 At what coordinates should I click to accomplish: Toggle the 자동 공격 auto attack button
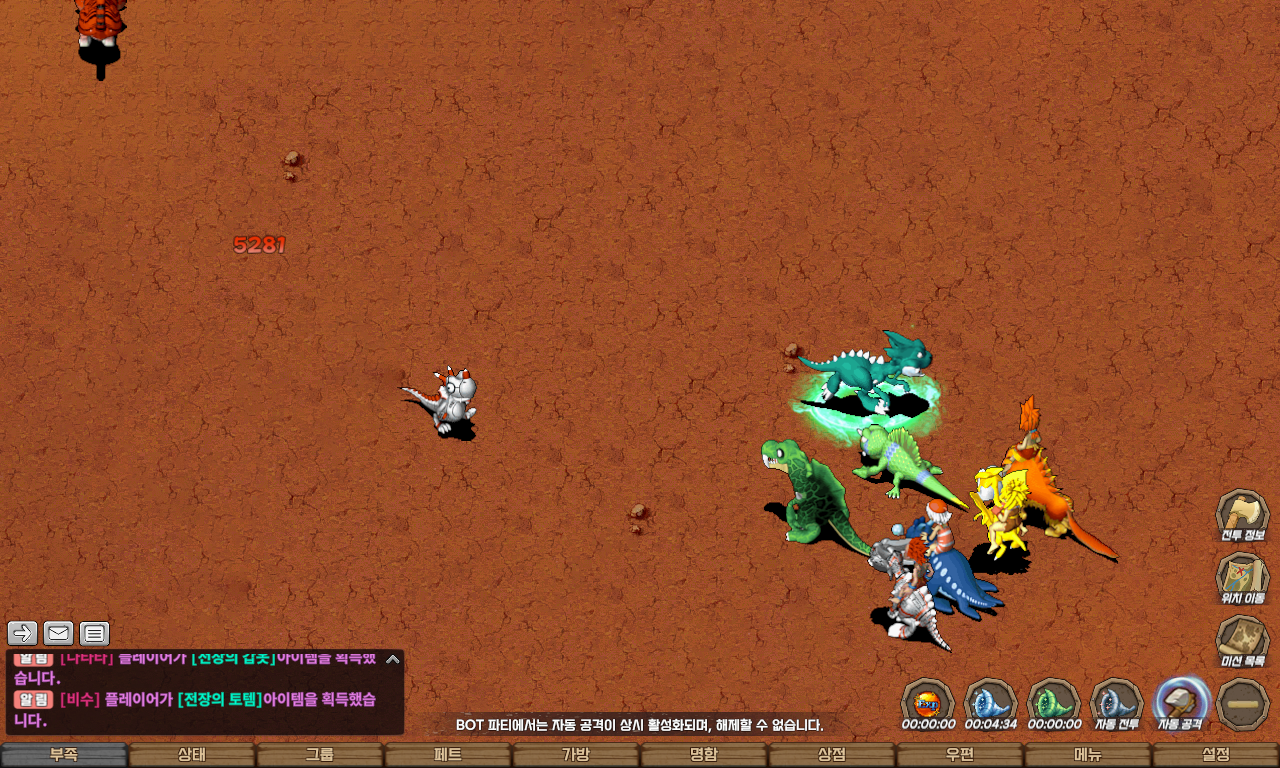(x=1181, y=702)
